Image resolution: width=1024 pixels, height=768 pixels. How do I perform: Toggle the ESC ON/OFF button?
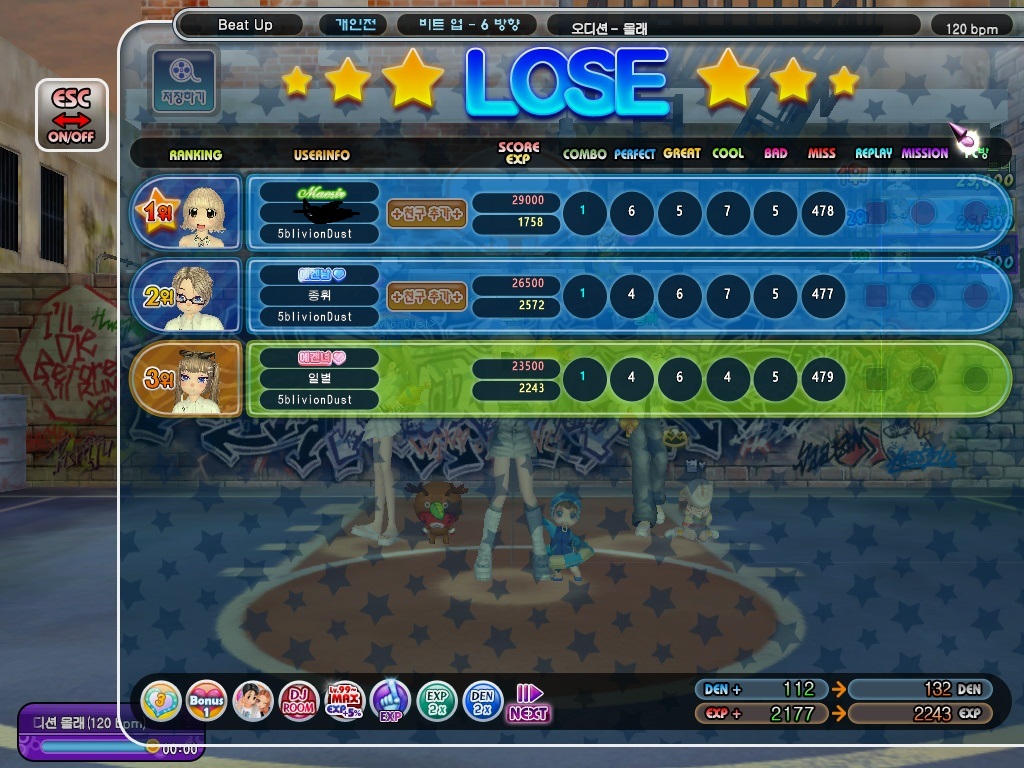pyautogui.click(x=71, y=115)
